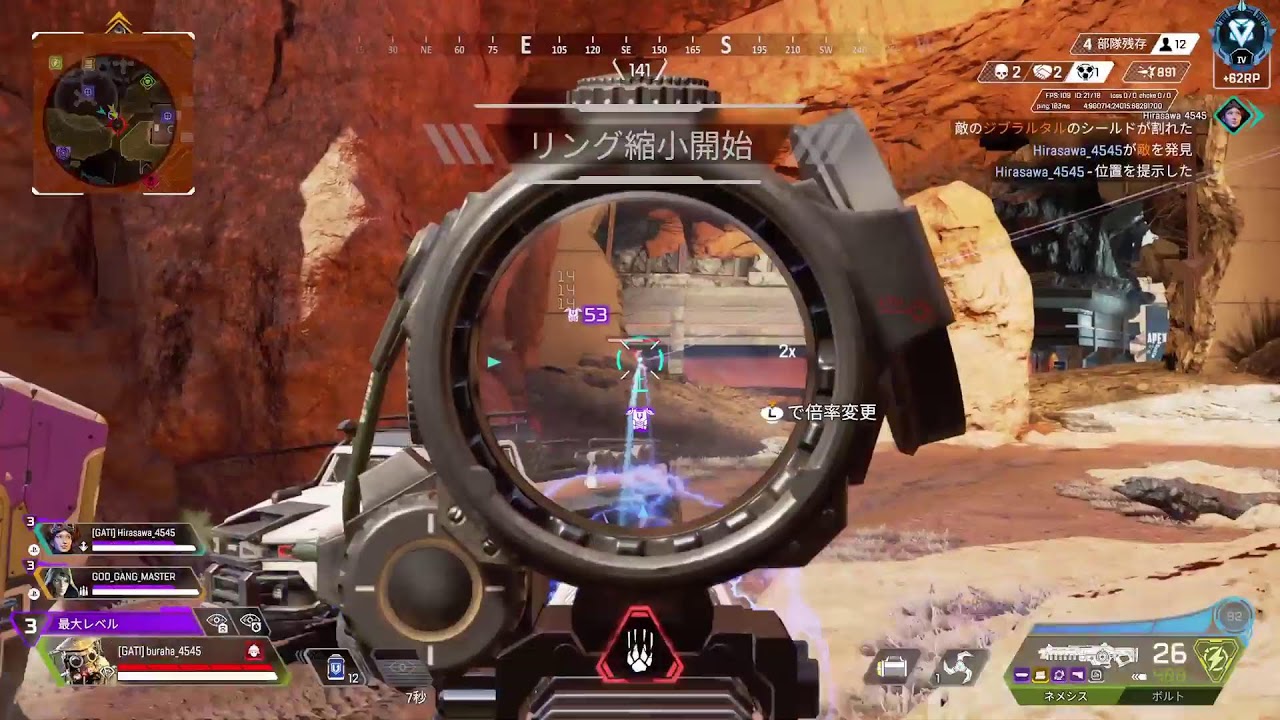Click the buraha_4545 Bloodhound portrait
Image resolution: width=1280 pixels, height=720 pixels.
click(82, 661)
